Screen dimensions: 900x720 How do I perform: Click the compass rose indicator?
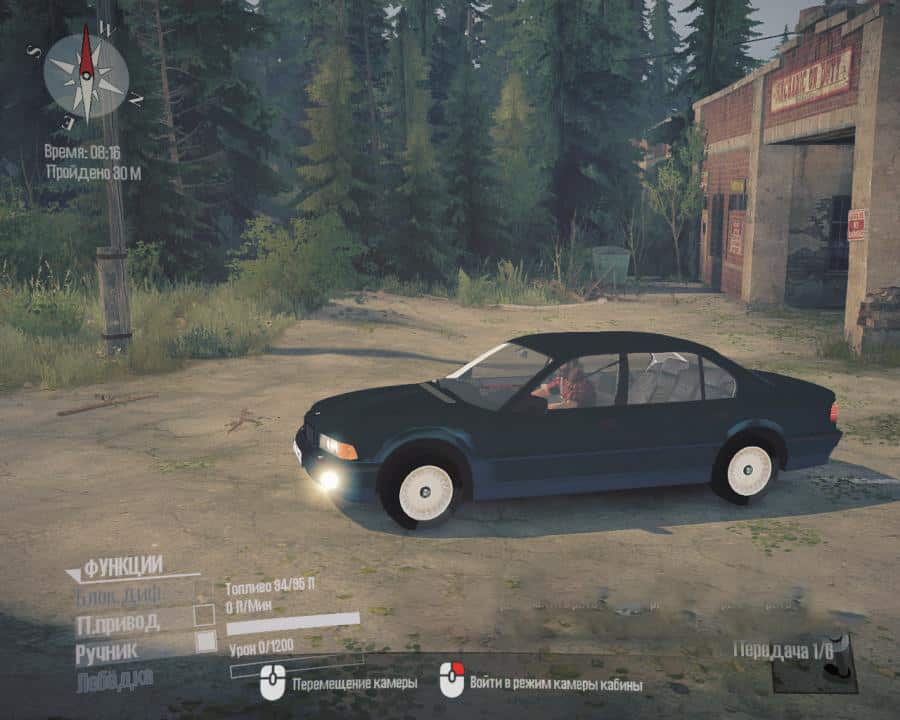point(87,77)
